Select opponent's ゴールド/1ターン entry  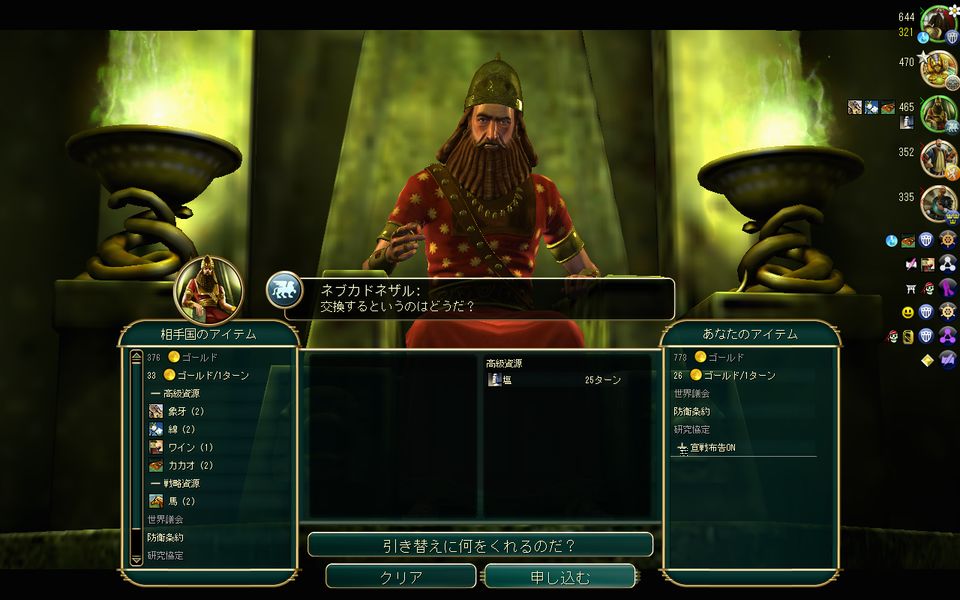tap(211, 375)
